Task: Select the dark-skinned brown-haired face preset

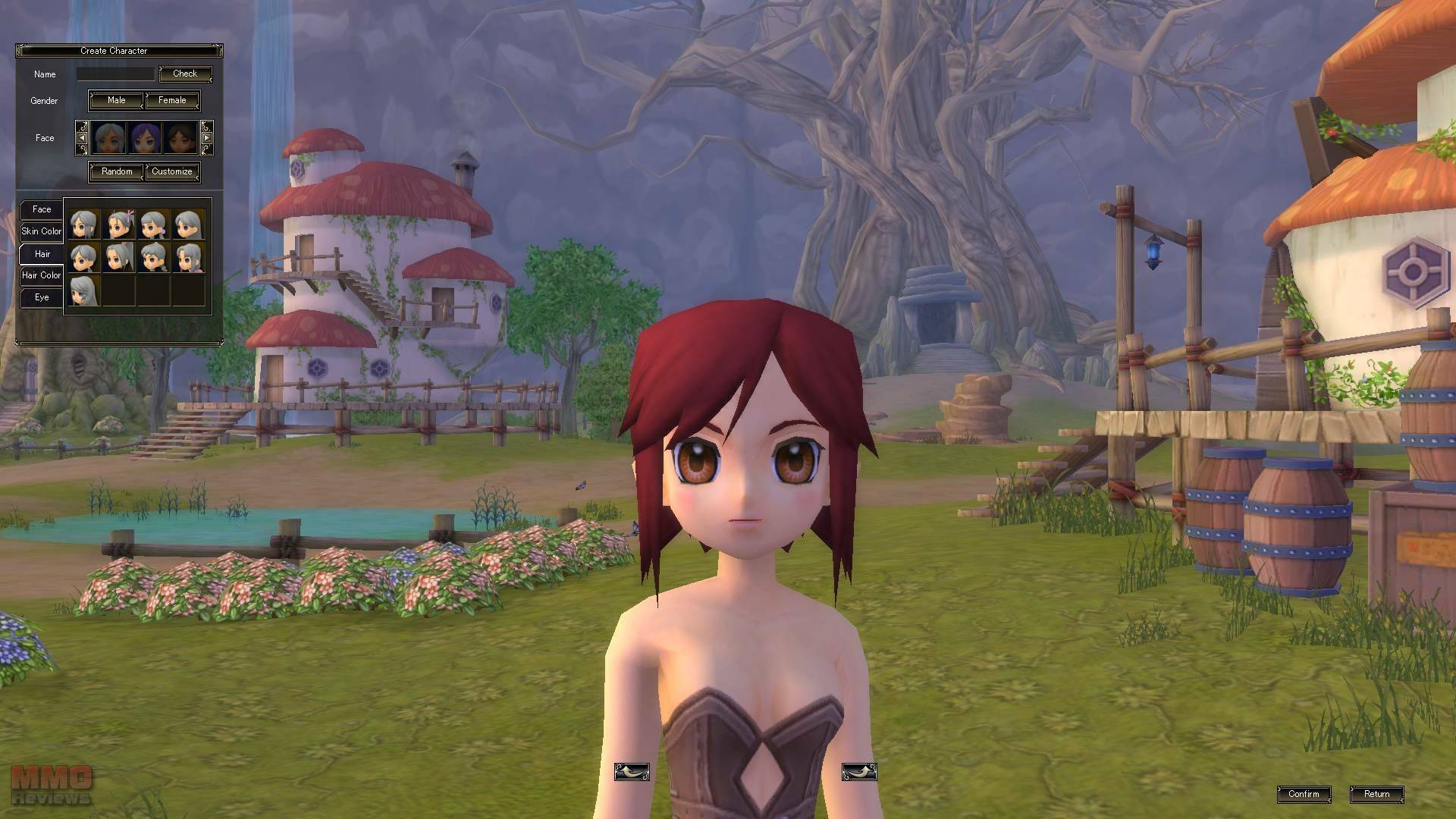Action: [x=180, y=138]
